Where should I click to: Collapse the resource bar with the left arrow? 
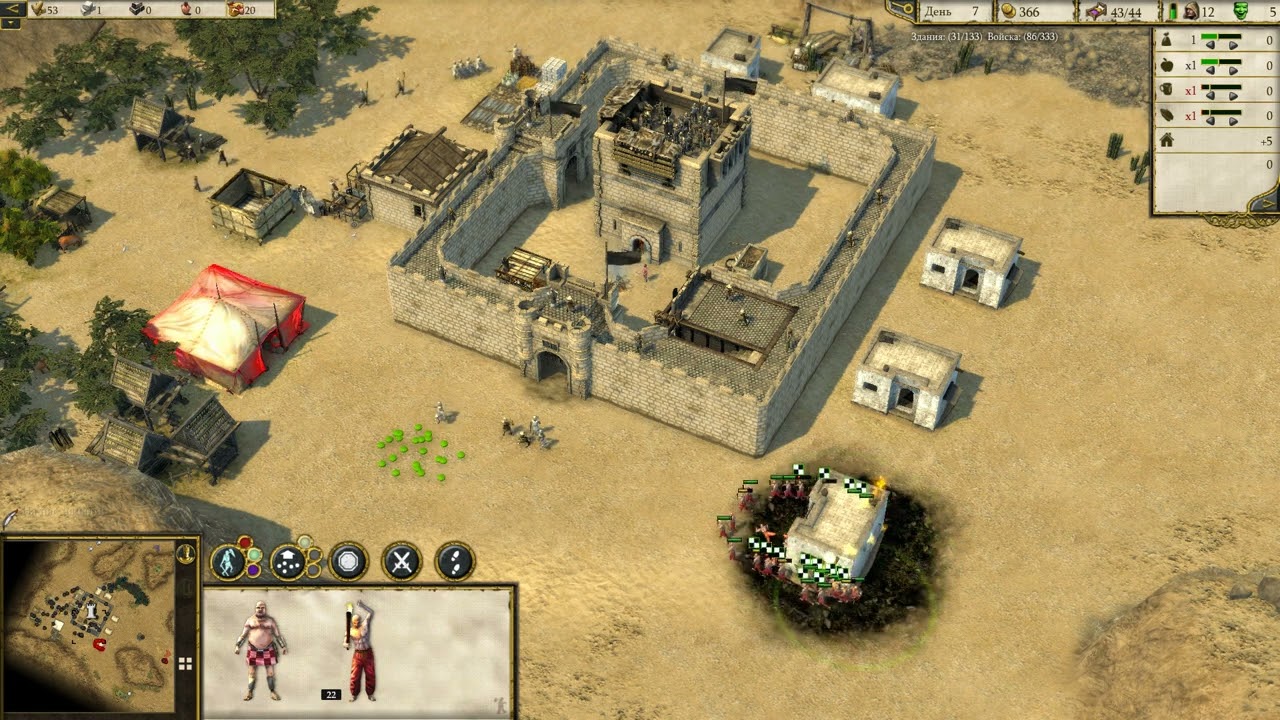(13, 8)
